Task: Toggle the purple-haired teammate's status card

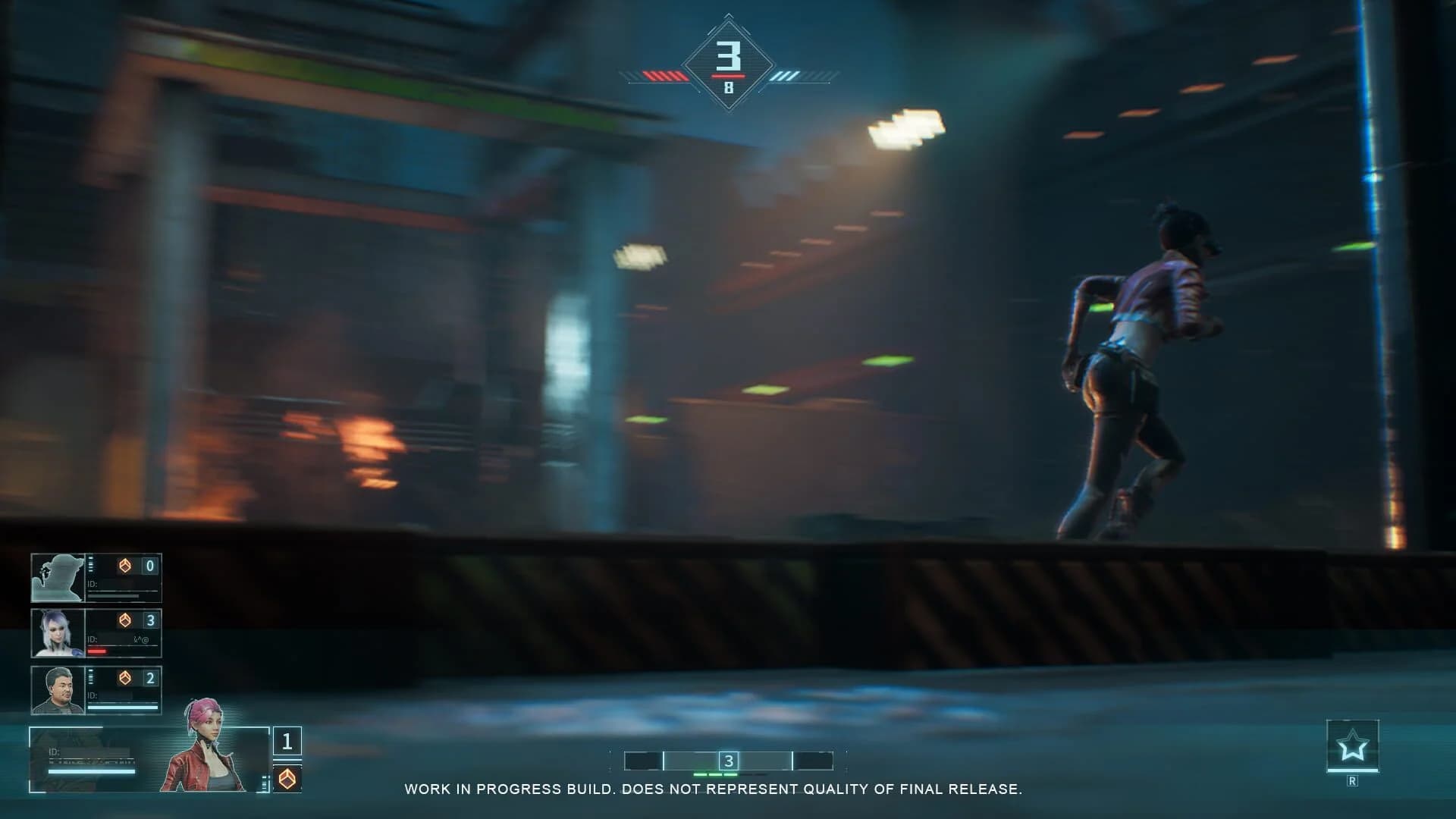Action: (96, 633)
